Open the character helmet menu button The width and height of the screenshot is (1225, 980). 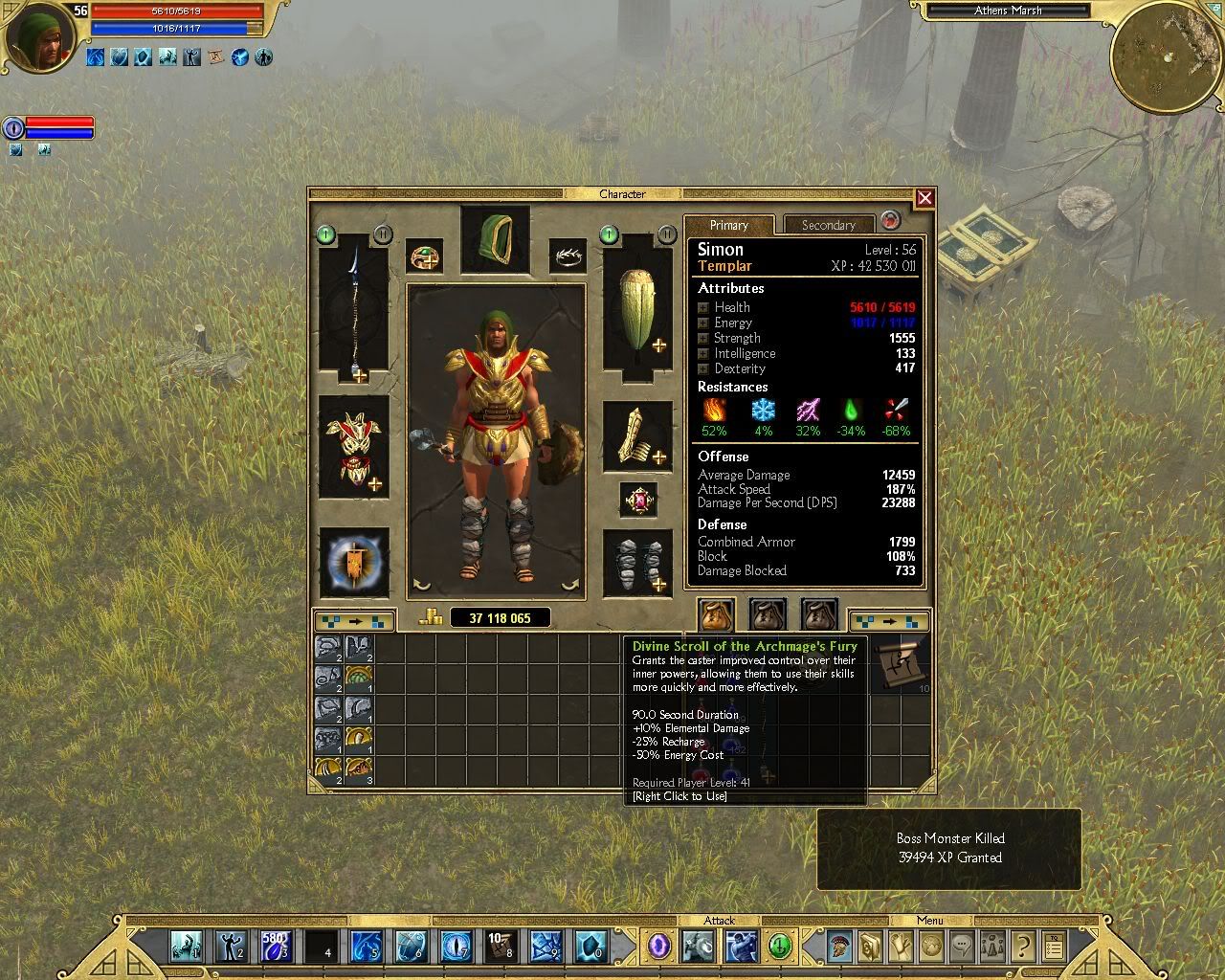click(839, 947)
